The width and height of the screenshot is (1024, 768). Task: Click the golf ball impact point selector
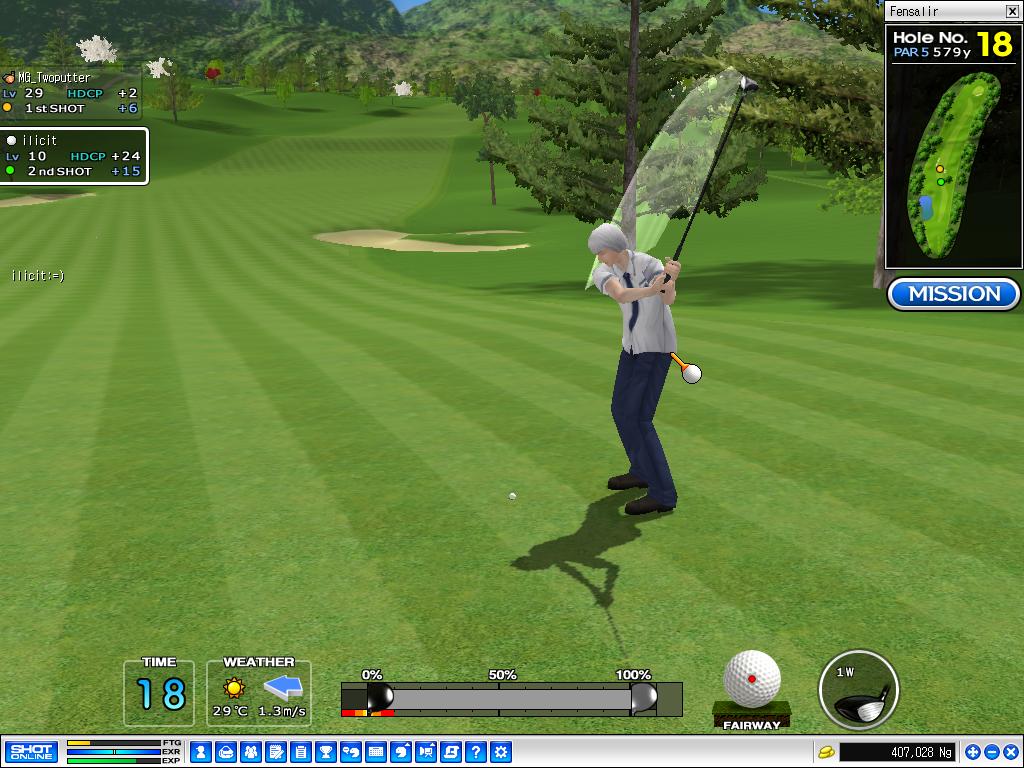coord(752,679)
